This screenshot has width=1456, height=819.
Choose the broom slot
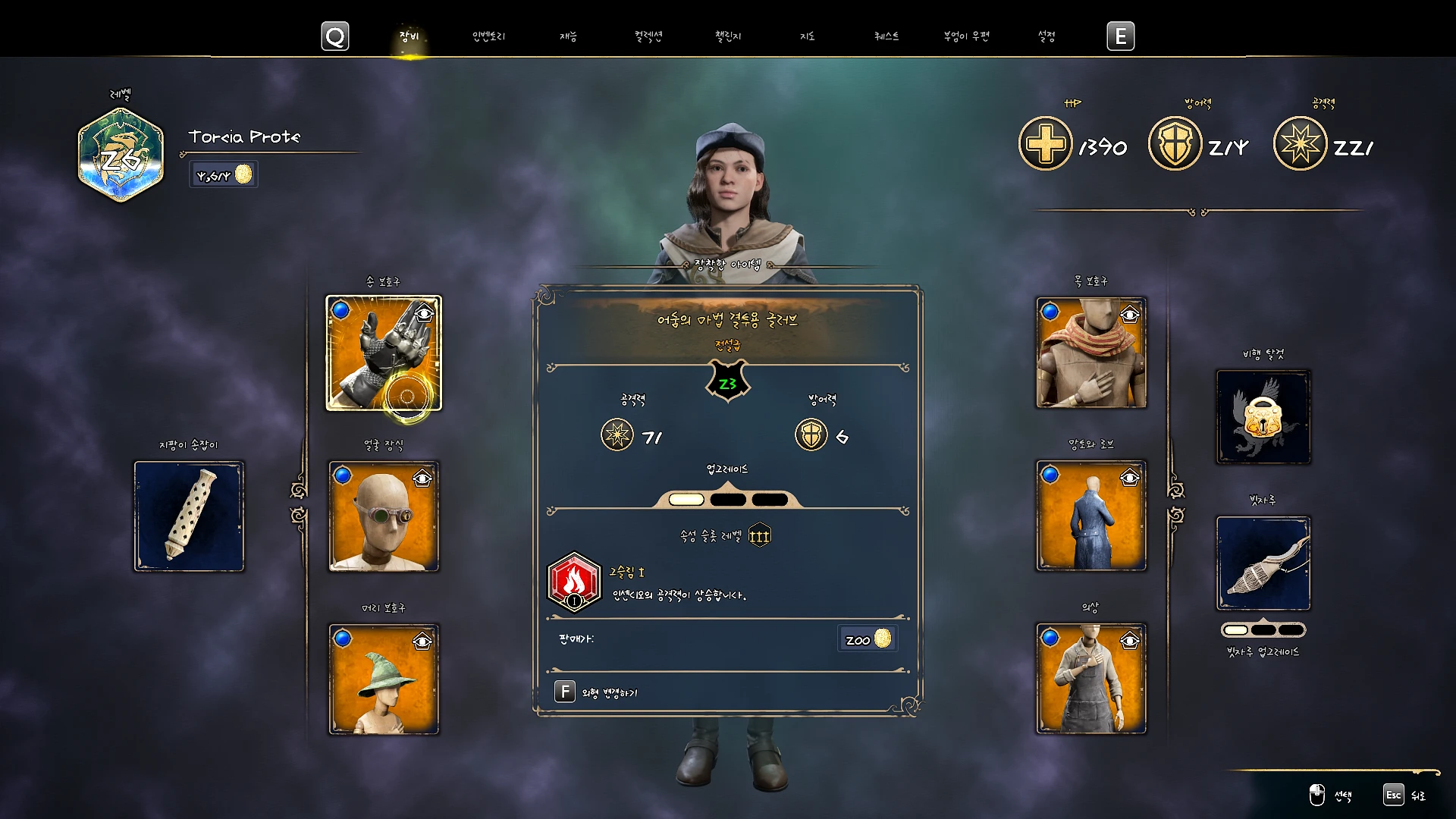point(1263,563)
